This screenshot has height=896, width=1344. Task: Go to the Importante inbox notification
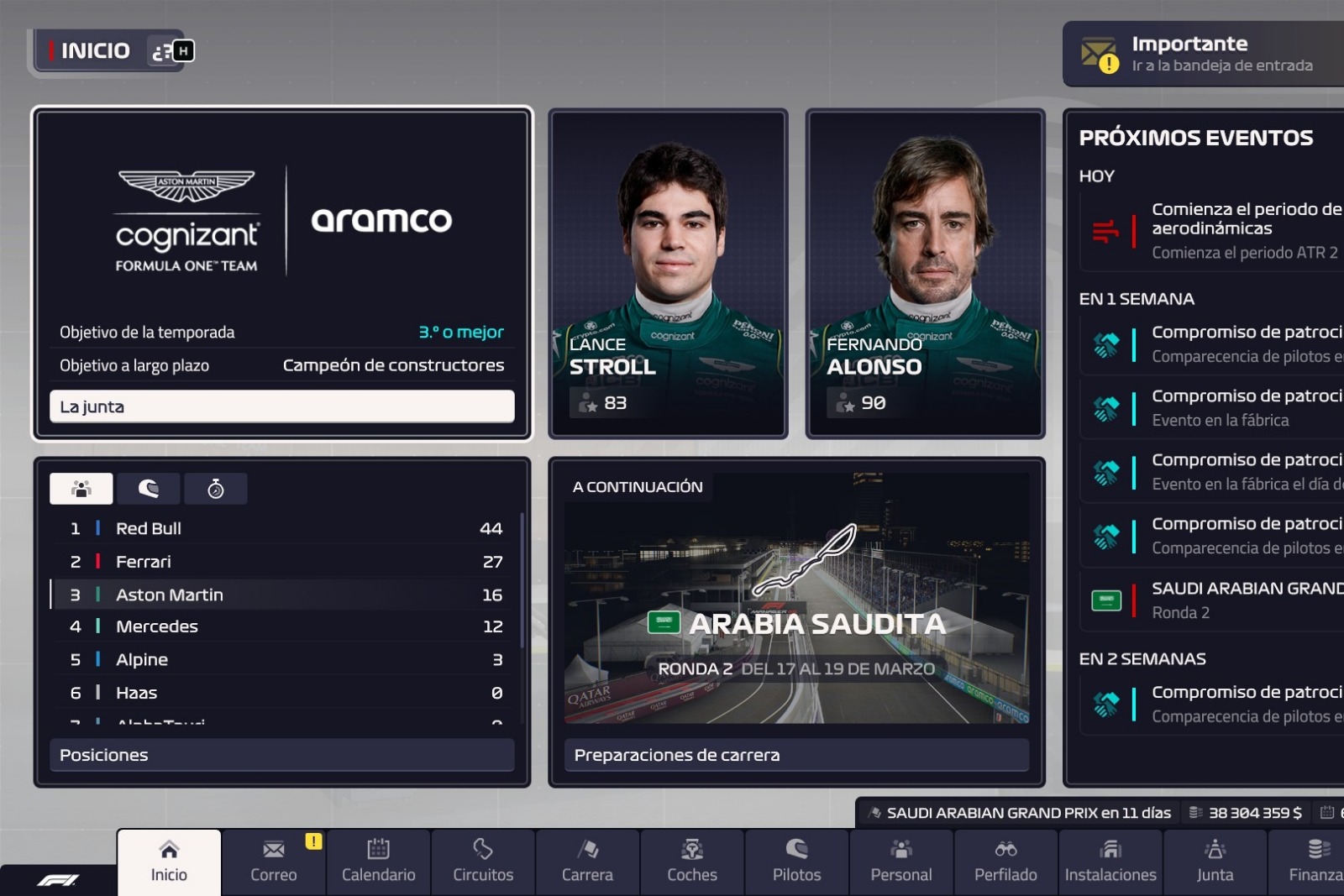pos(1203,54)
